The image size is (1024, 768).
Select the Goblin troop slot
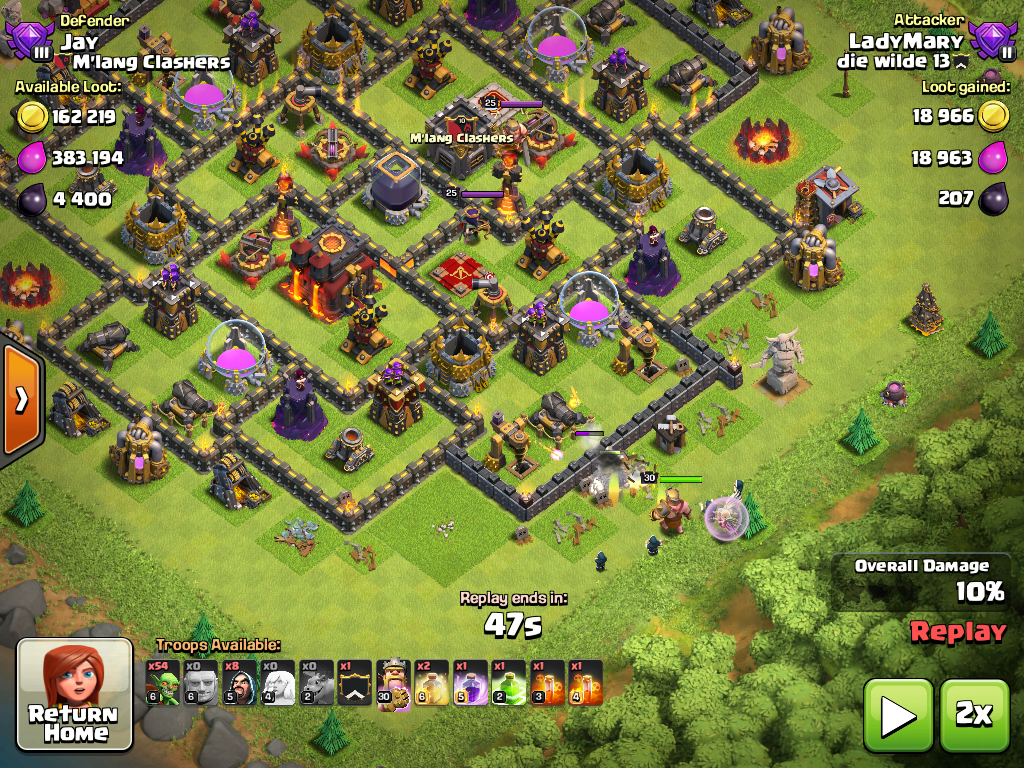click(x=163, y=683)
